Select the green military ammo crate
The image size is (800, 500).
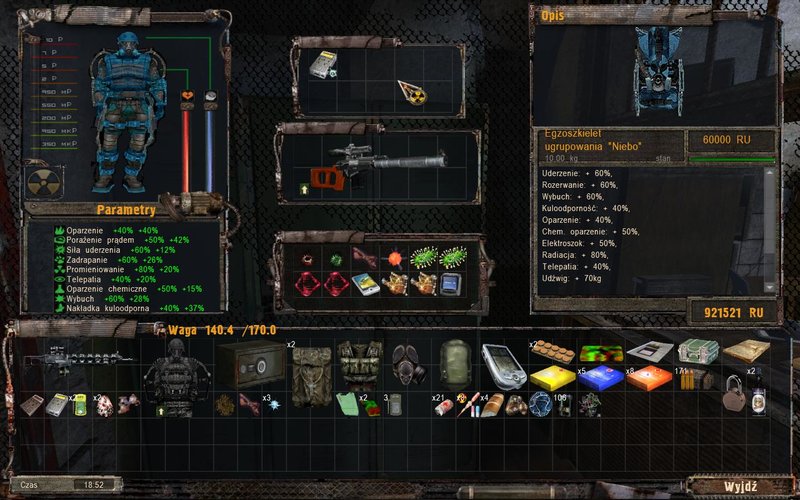(x=697, y=350)
